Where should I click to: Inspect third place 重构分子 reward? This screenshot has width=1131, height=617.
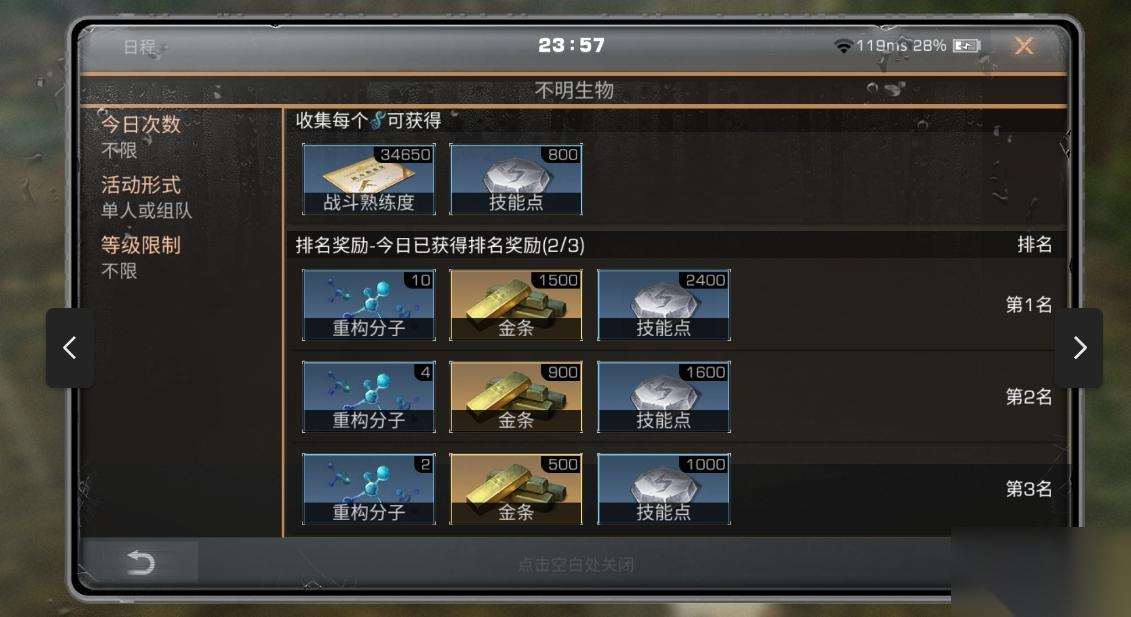tap(369, 489)
